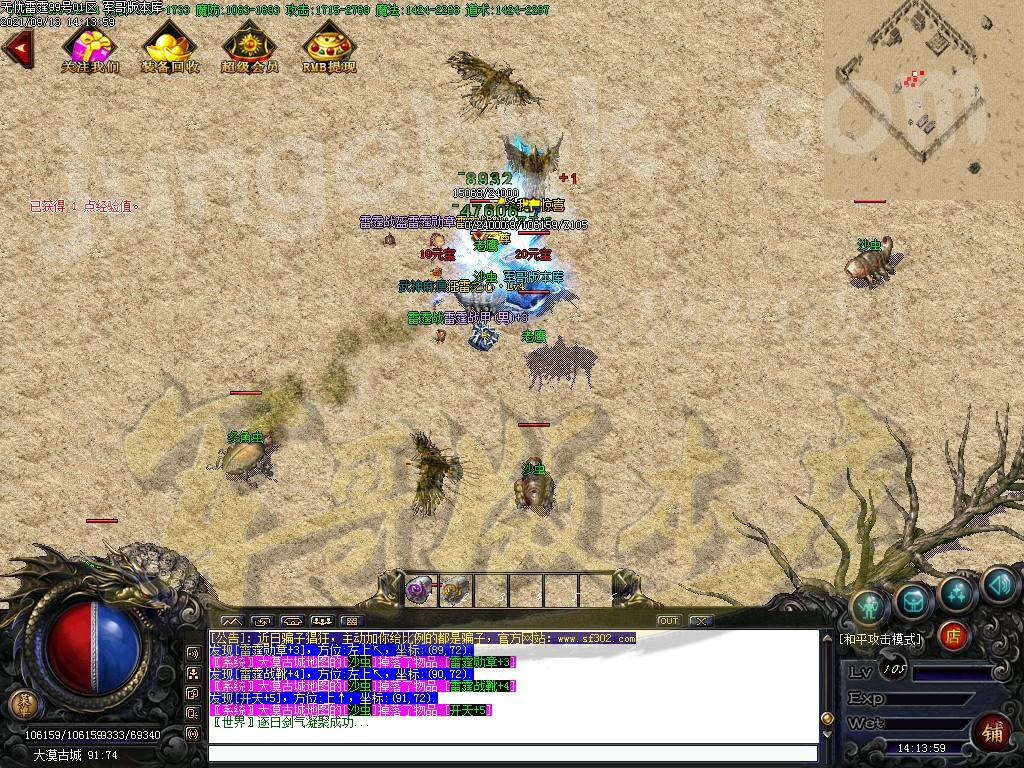The height and width of the screenshot is (768, 1024).
Task: Click the chat text input field
Action: 512,754
